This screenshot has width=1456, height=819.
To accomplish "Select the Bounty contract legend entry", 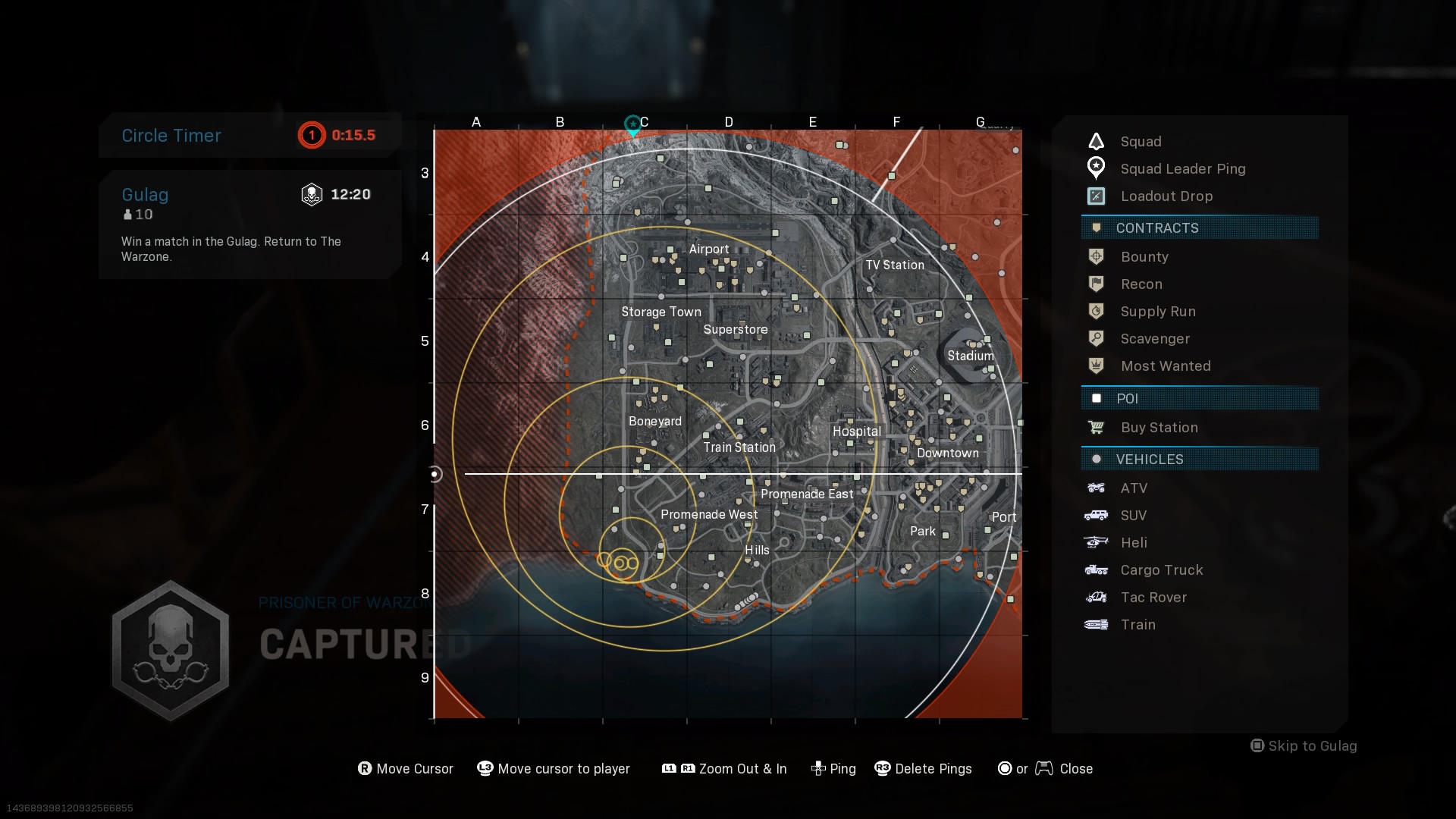I will (x=1144, y=257).
